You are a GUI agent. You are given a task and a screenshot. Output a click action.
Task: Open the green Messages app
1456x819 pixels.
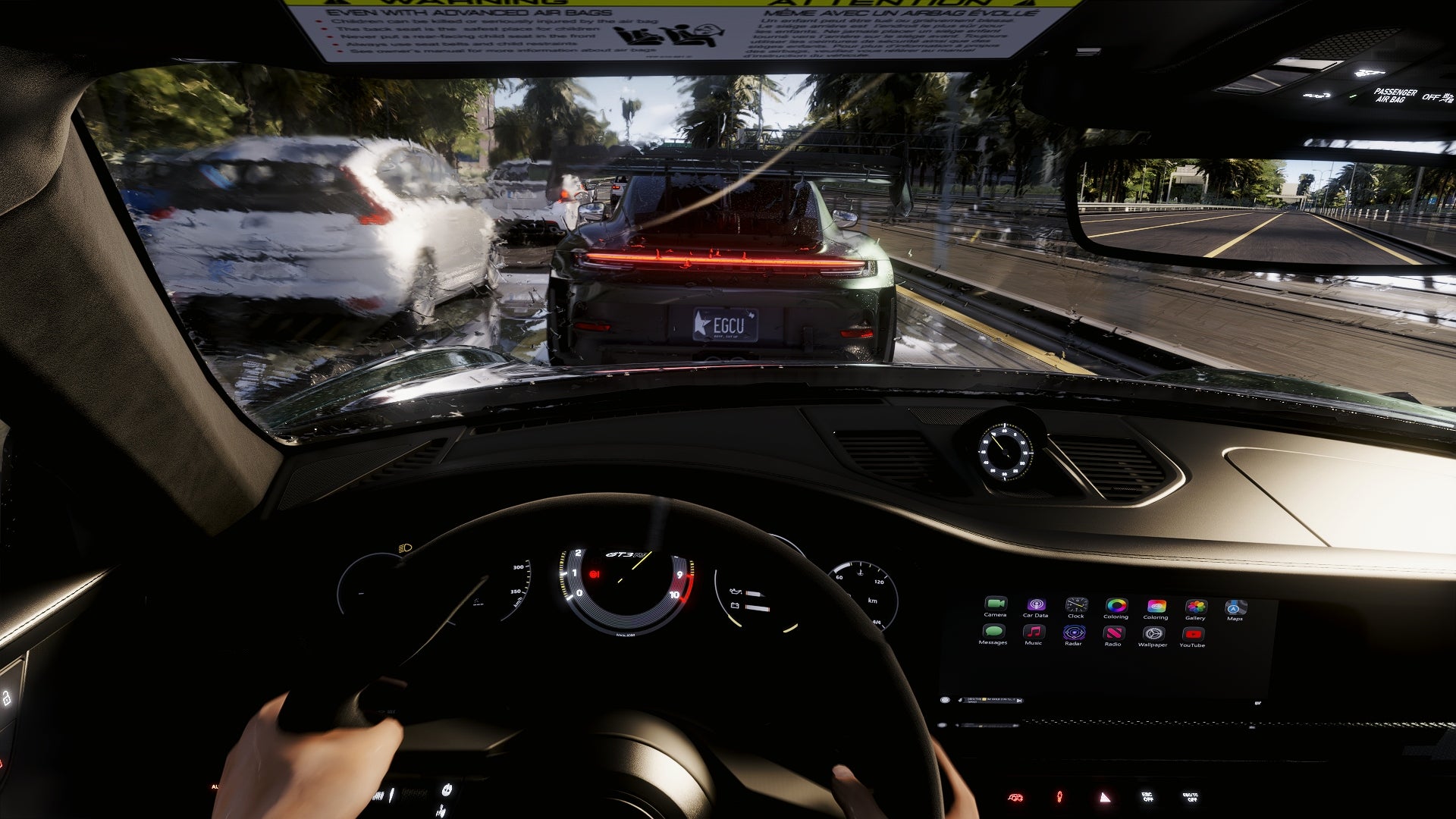993,632
